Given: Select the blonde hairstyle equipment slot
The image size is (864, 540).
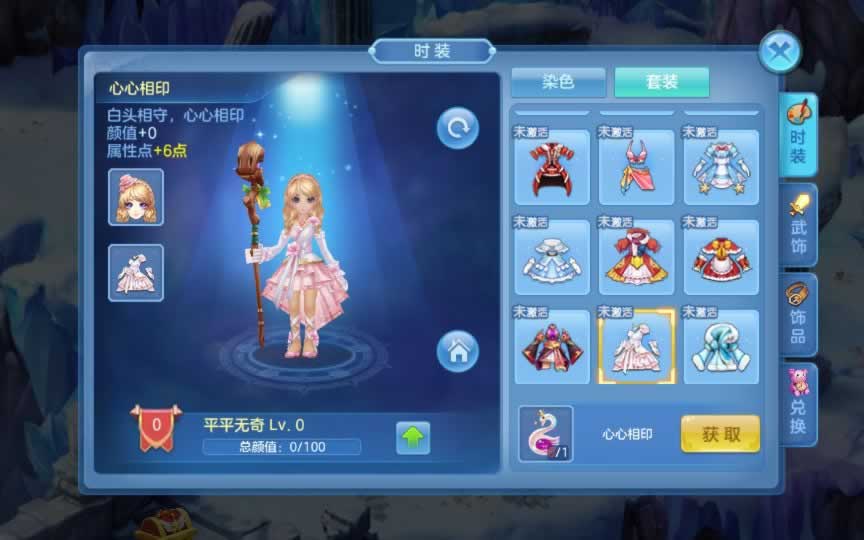Looking at the screenshot, I should pyautogui.click(x=136, y=197).
